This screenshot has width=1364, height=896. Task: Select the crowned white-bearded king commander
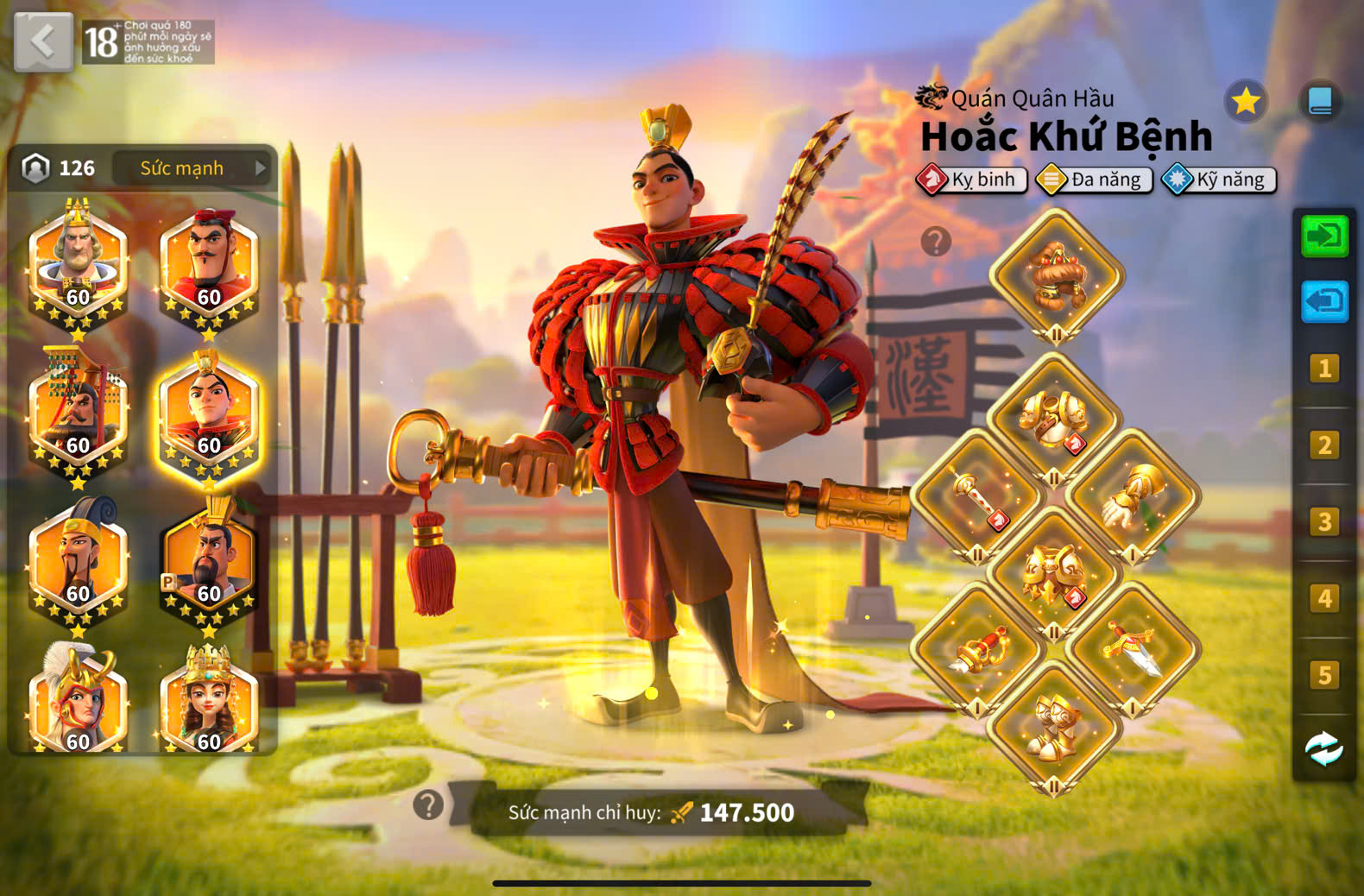(78, 263)
